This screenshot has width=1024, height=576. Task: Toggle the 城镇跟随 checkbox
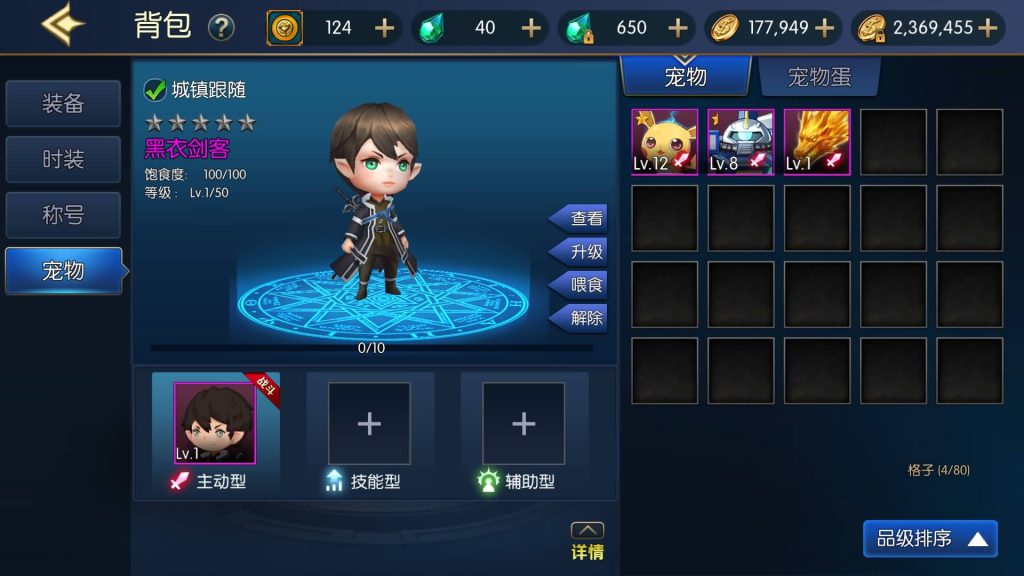coord(155,90)
